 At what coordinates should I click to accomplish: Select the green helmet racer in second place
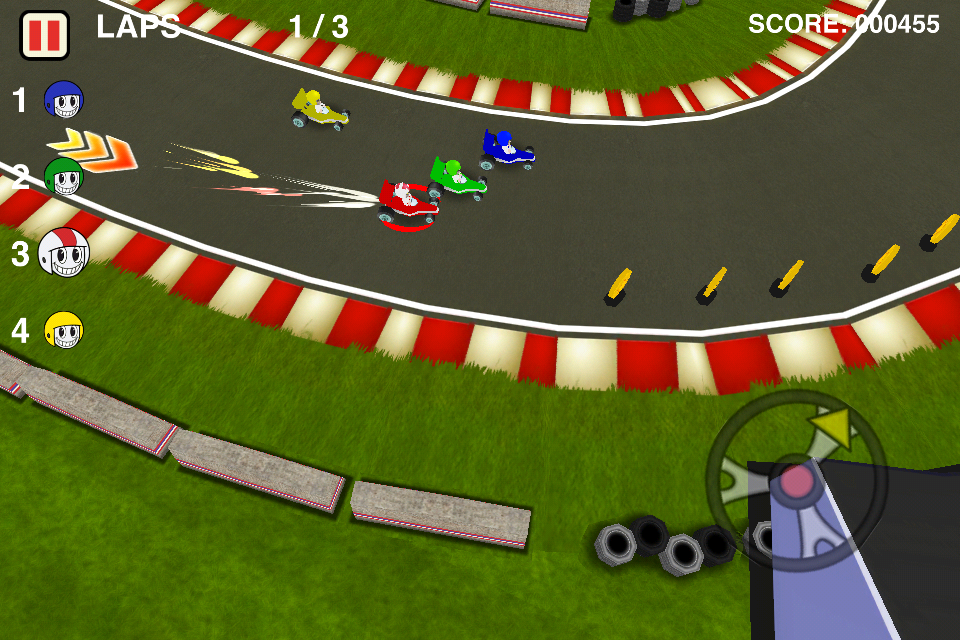click(64, 178)
